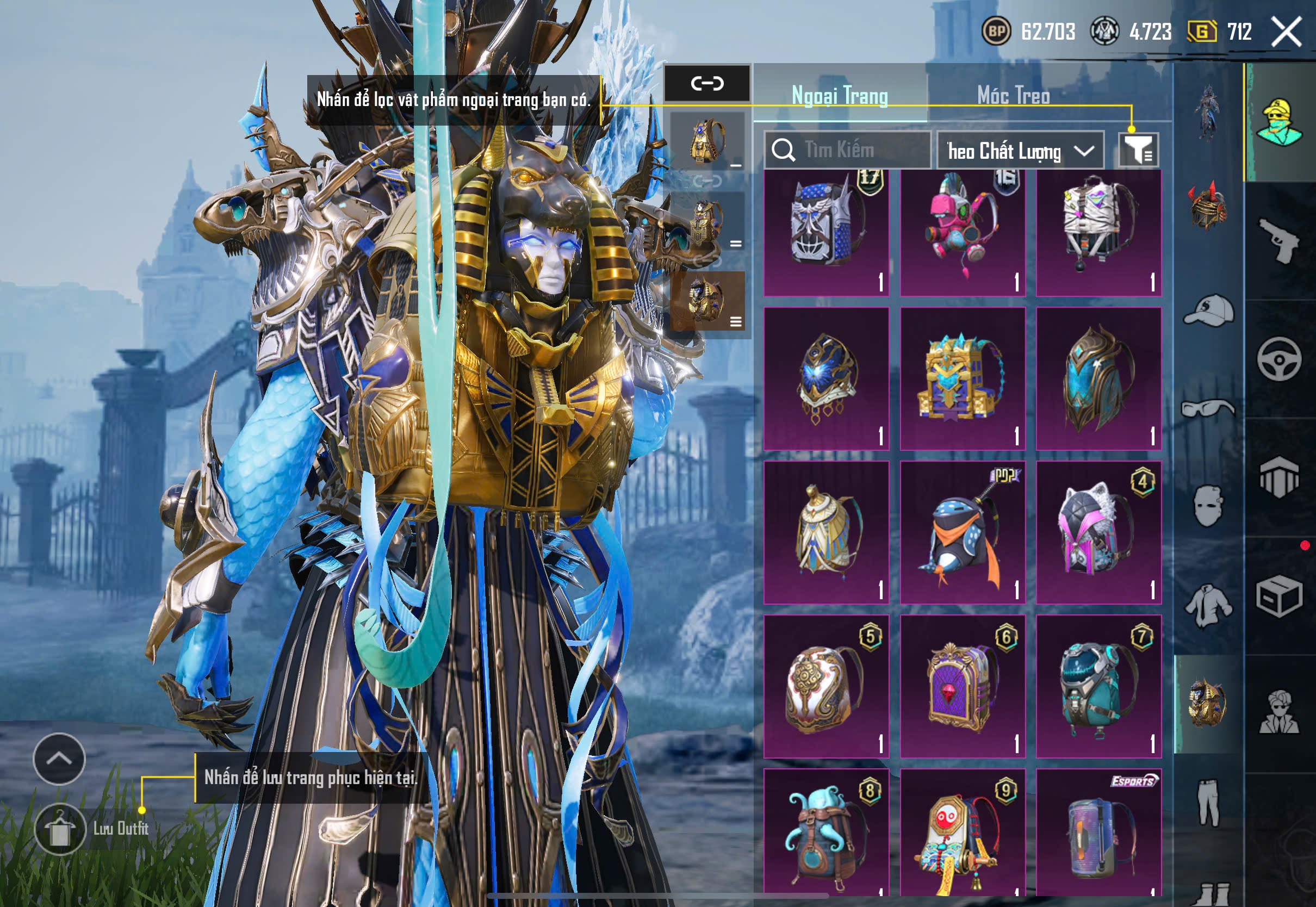Open the Theo Chất Lượng sort dropdown
This screenshot has width=1316, height=907.
(x=1020, y=151)
